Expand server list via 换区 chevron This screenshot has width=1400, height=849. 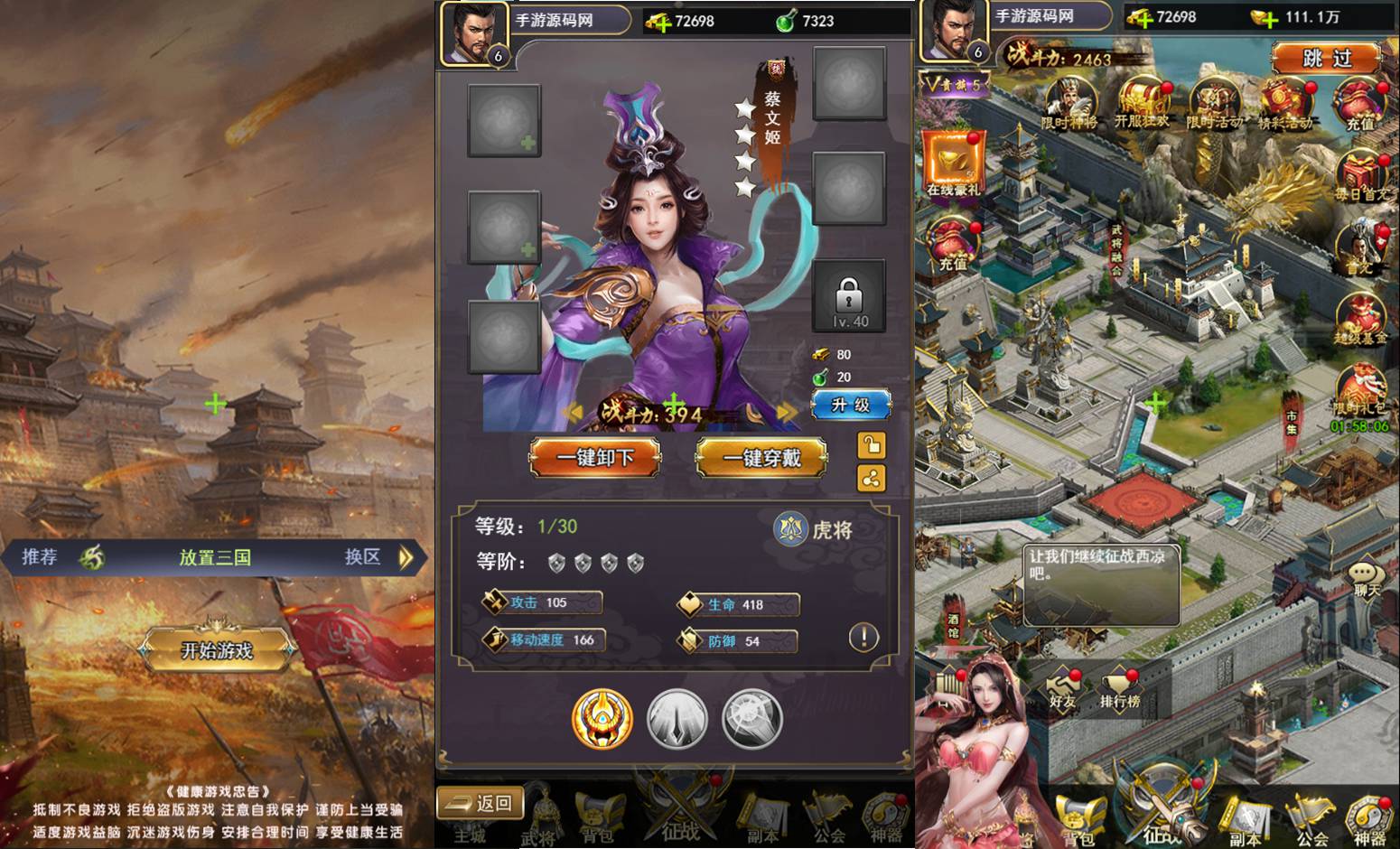click(x=408, y=557)
